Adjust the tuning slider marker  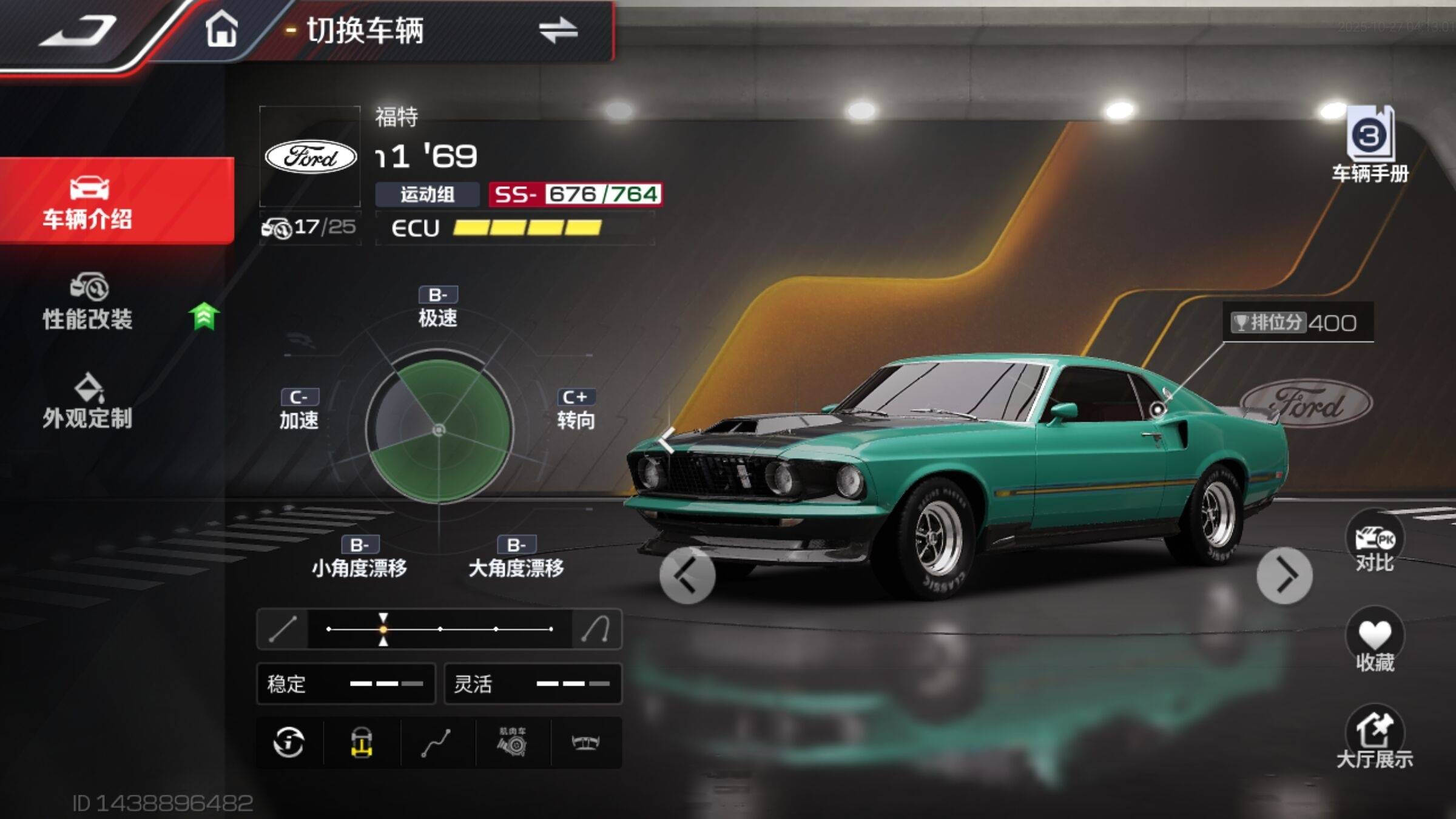pos(383,629)
